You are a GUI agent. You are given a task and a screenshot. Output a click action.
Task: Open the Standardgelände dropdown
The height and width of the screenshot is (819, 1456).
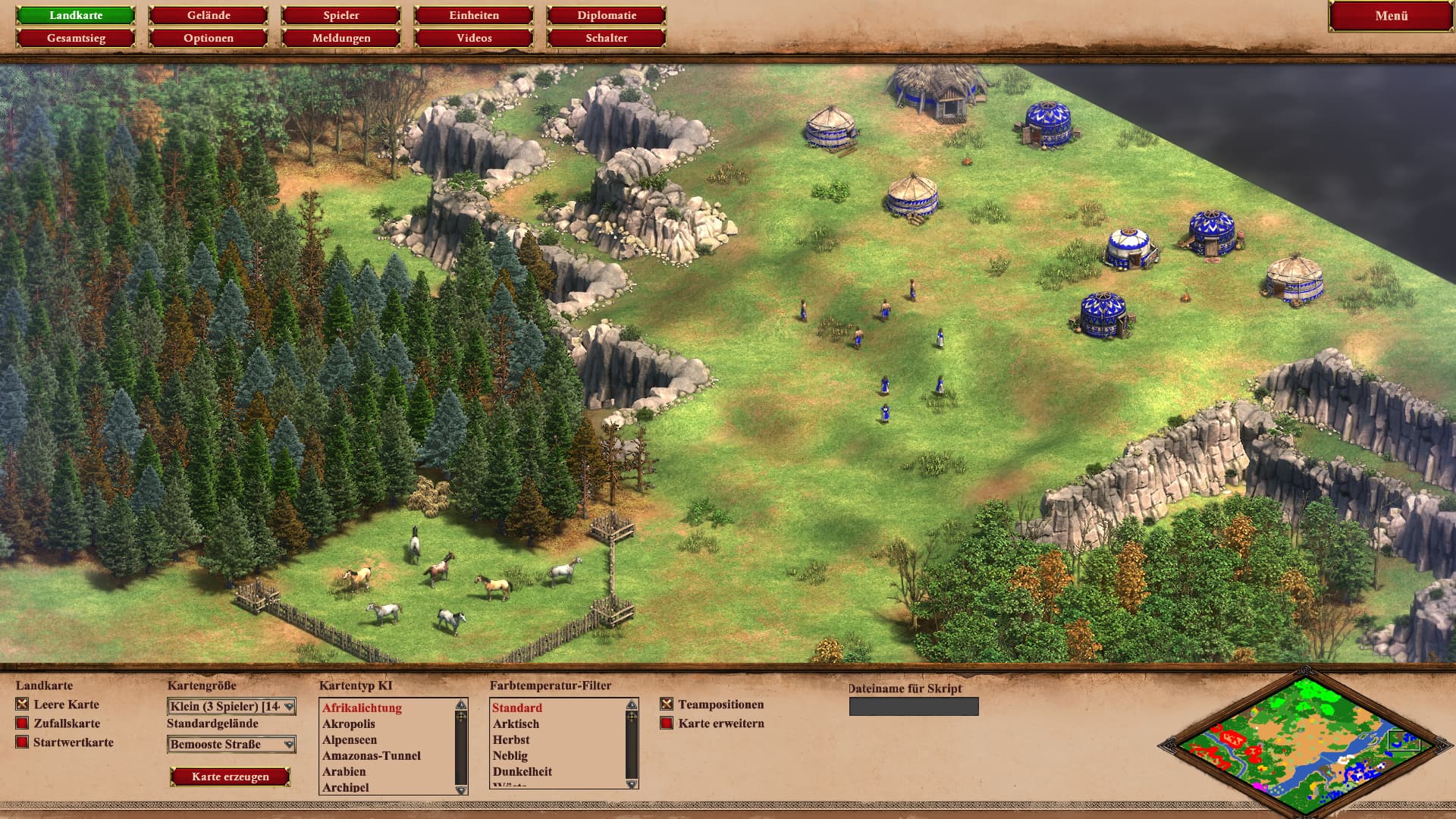pyautogui.click(x=231, y=745)
